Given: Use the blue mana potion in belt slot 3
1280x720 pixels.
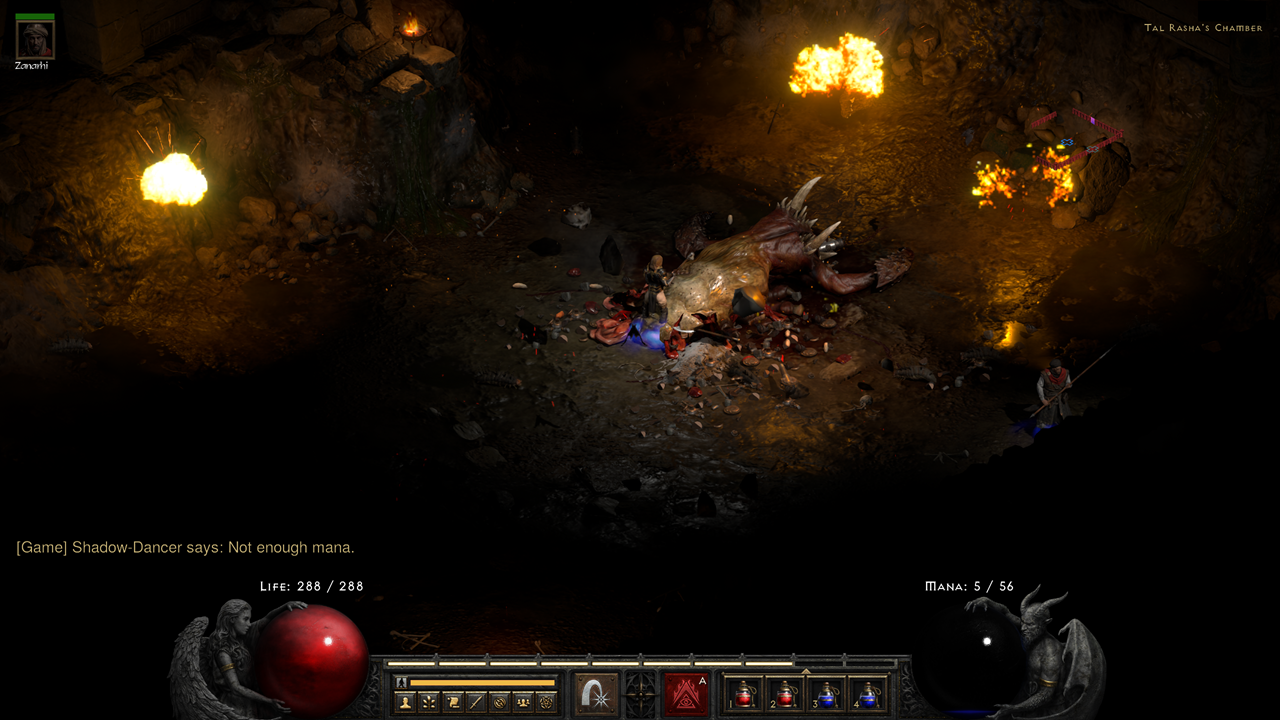Looking at the screenshot, I should (827, 694).
